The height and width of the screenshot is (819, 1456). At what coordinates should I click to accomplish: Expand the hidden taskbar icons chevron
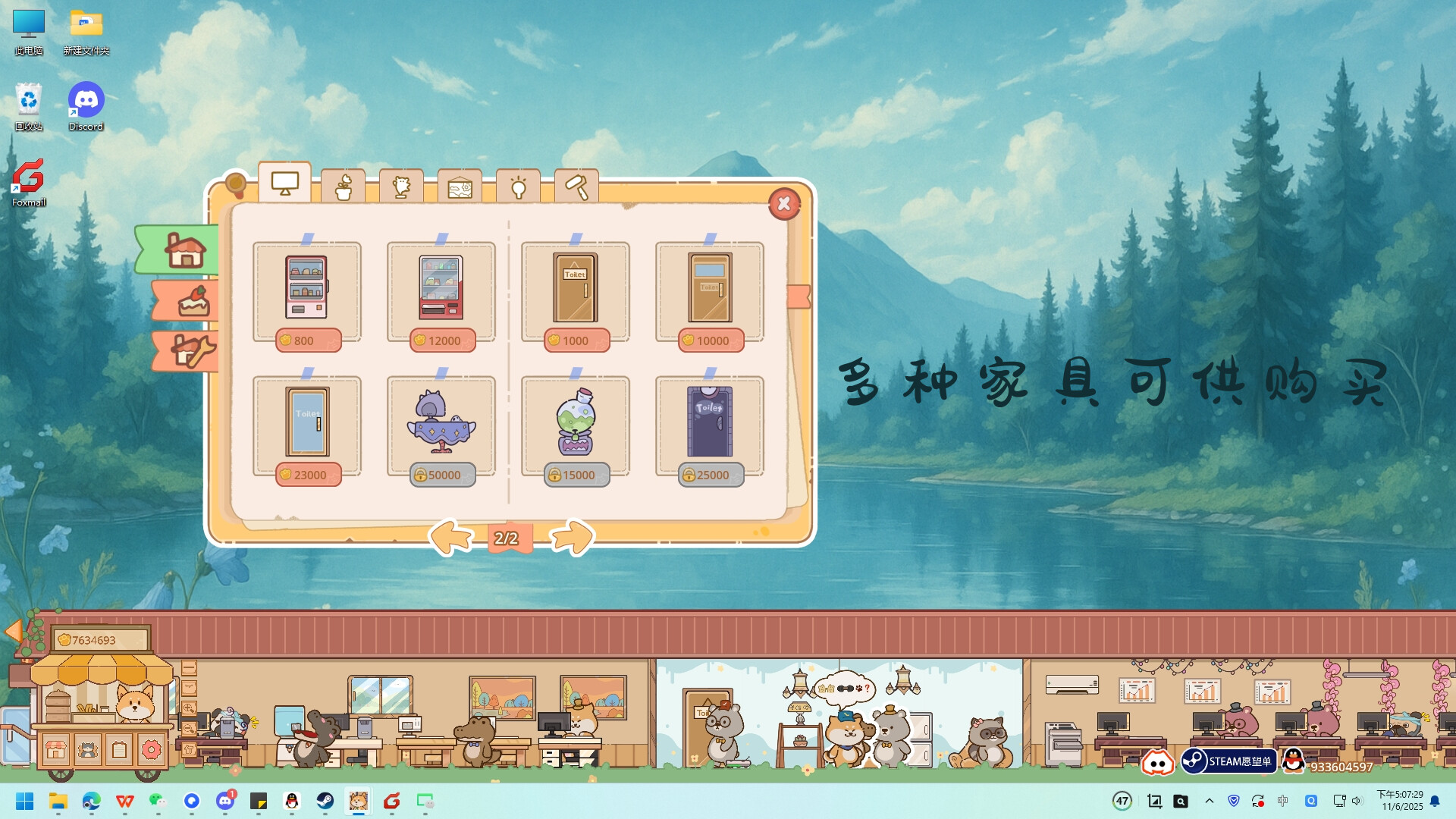click(1210, 800)
